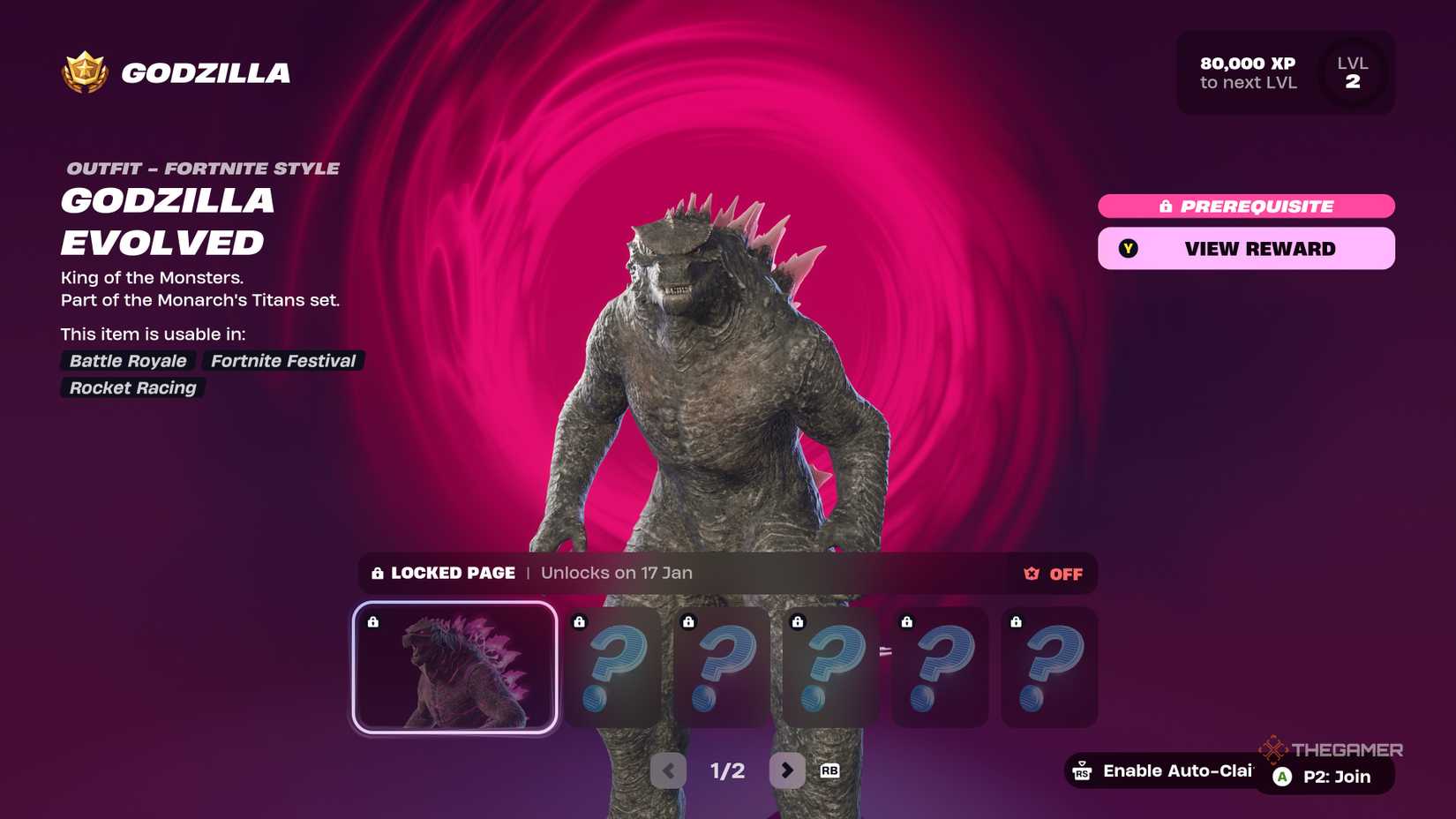The width and height of the screenshot is (1456, 819).
Task: Click the Y button icon inside View Reward
Action: [1130, 248]
